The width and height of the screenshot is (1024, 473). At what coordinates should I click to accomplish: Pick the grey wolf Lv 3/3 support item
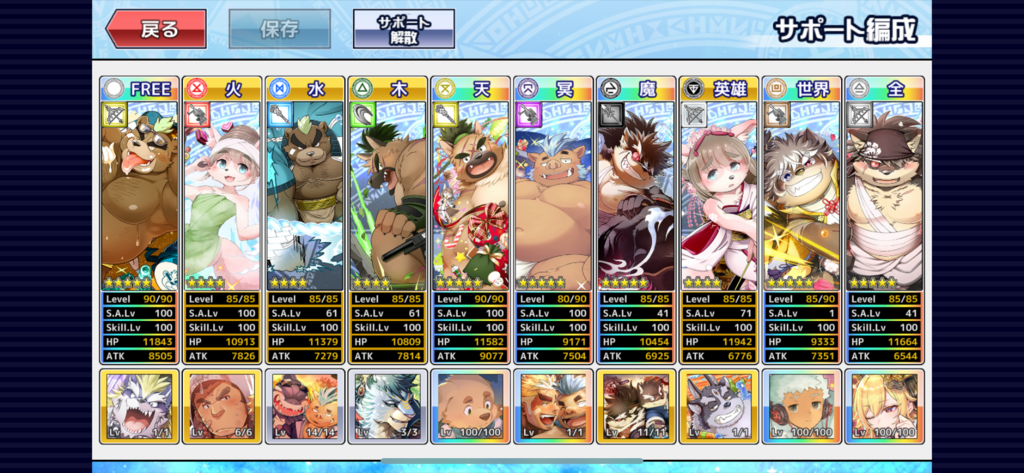pyautogui.click(x=388, y=406)
